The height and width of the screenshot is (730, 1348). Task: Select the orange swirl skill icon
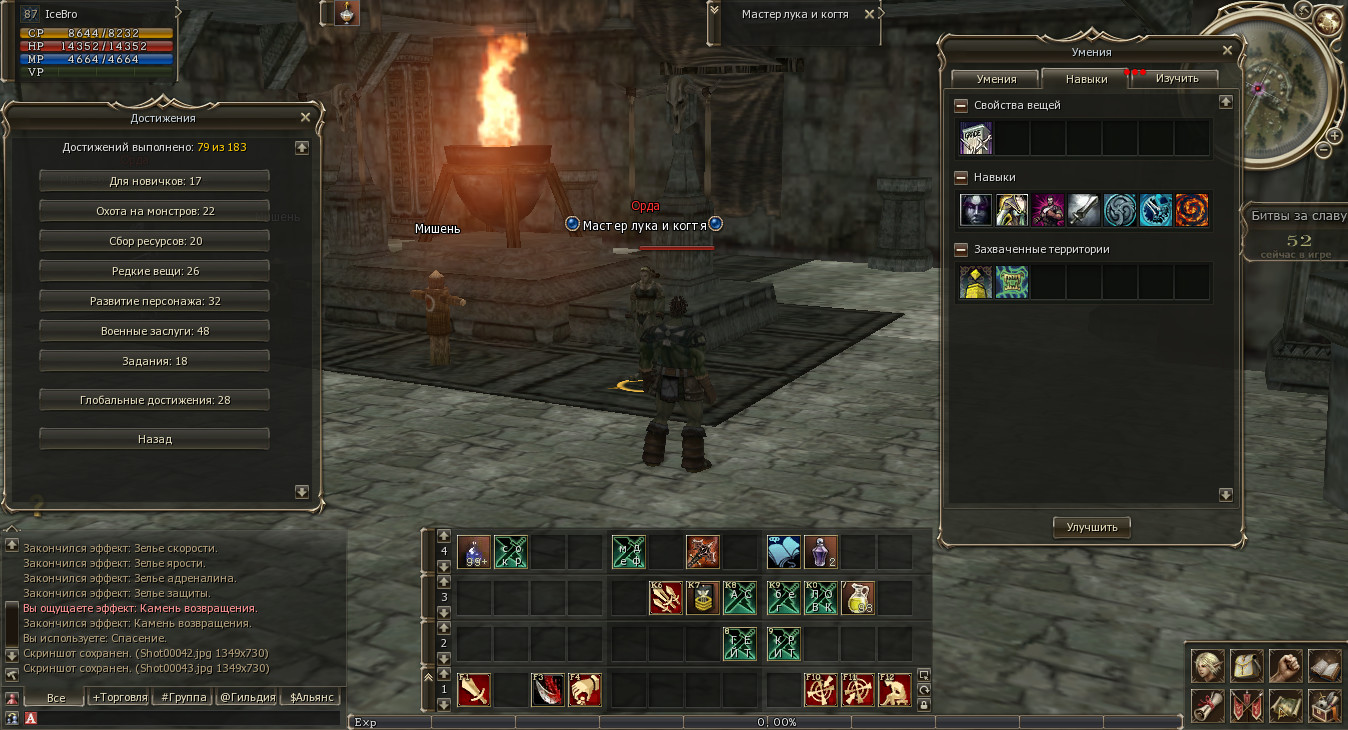point(1192,210)
